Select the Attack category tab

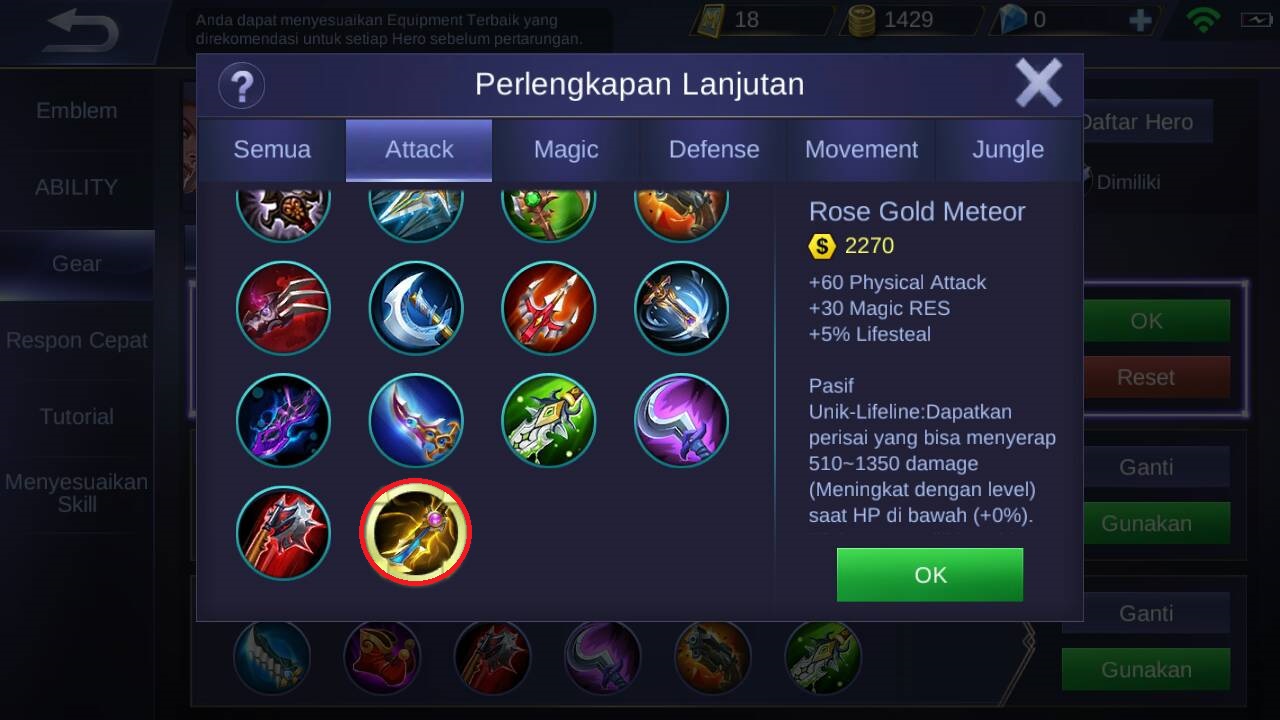(x=419, y=150)
